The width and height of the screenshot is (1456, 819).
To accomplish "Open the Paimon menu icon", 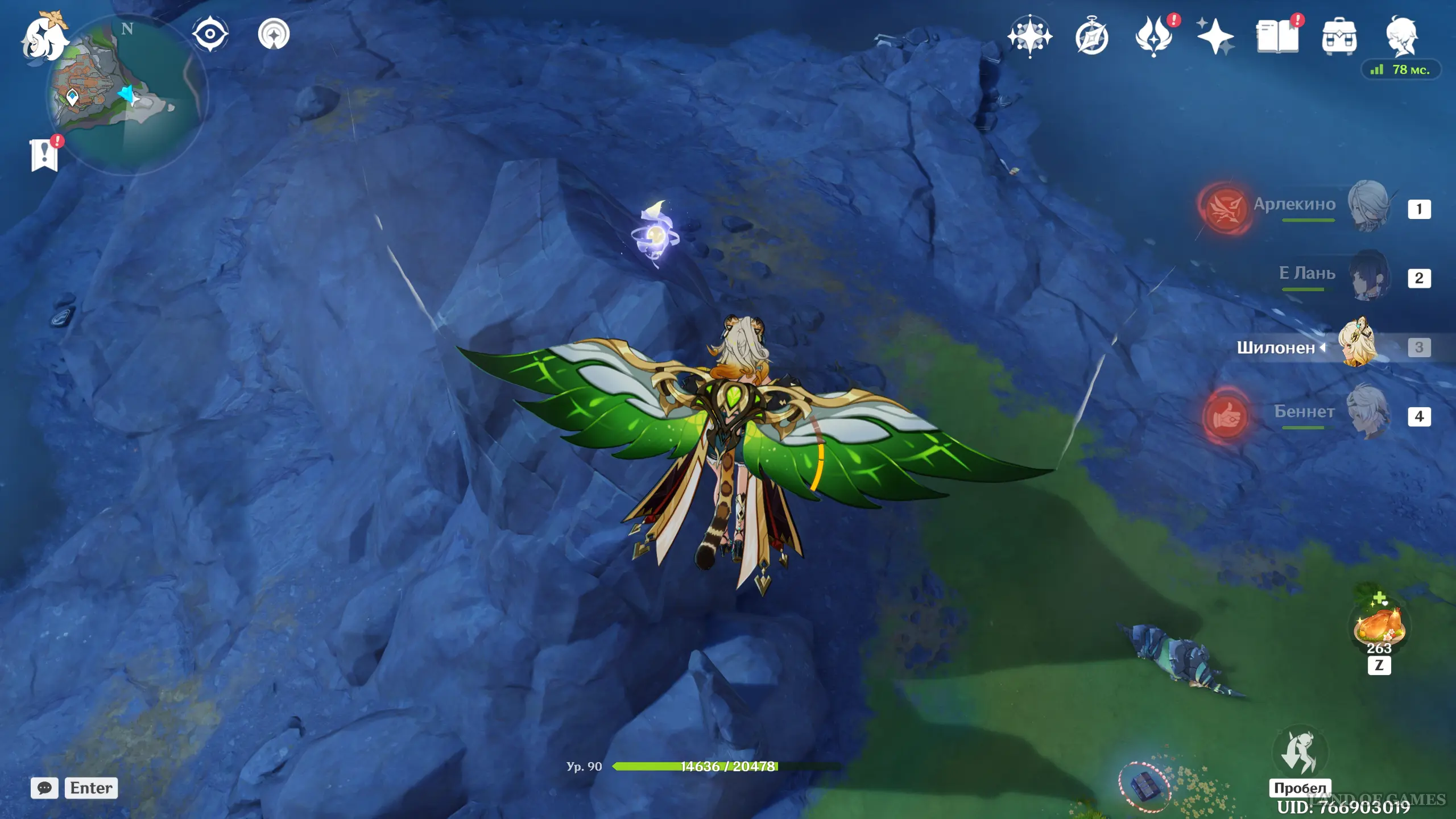I will [44, 39].
